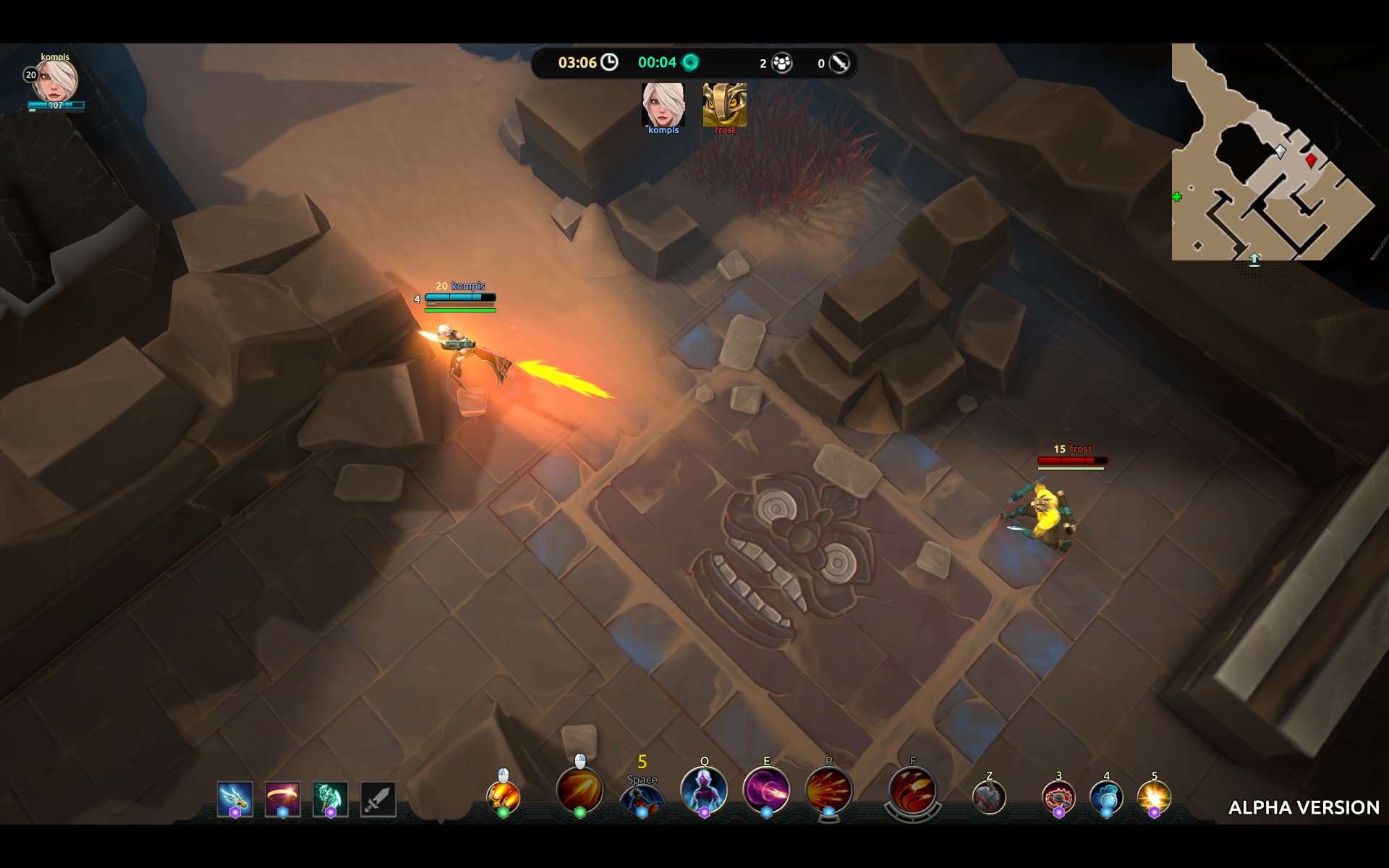Select the golden ring item slot
Viewport: 1389px width, 868px height.
[x=282, y=799]
